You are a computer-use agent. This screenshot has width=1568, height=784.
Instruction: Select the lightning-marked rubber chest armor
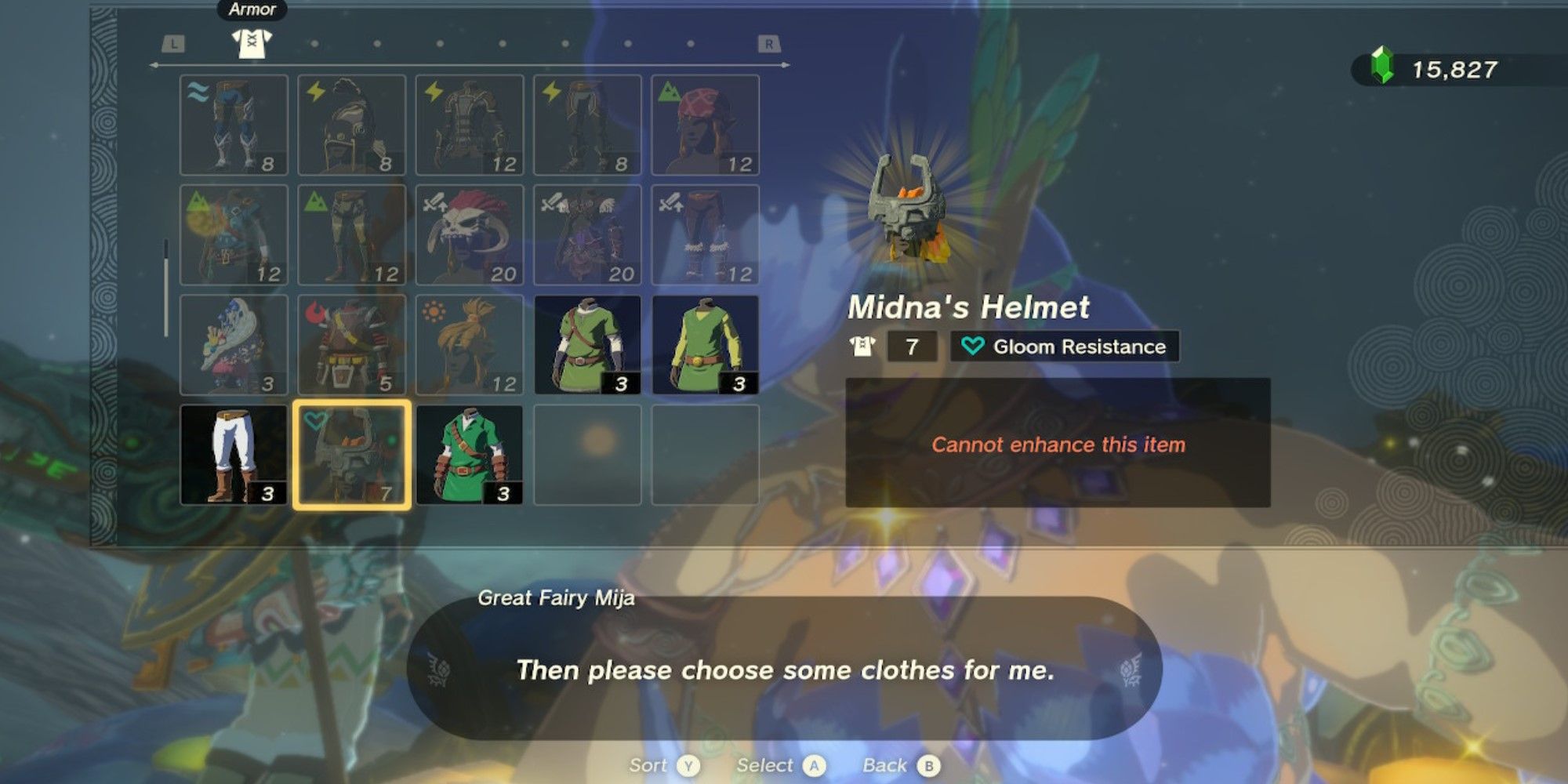click(x=469, y=125)
